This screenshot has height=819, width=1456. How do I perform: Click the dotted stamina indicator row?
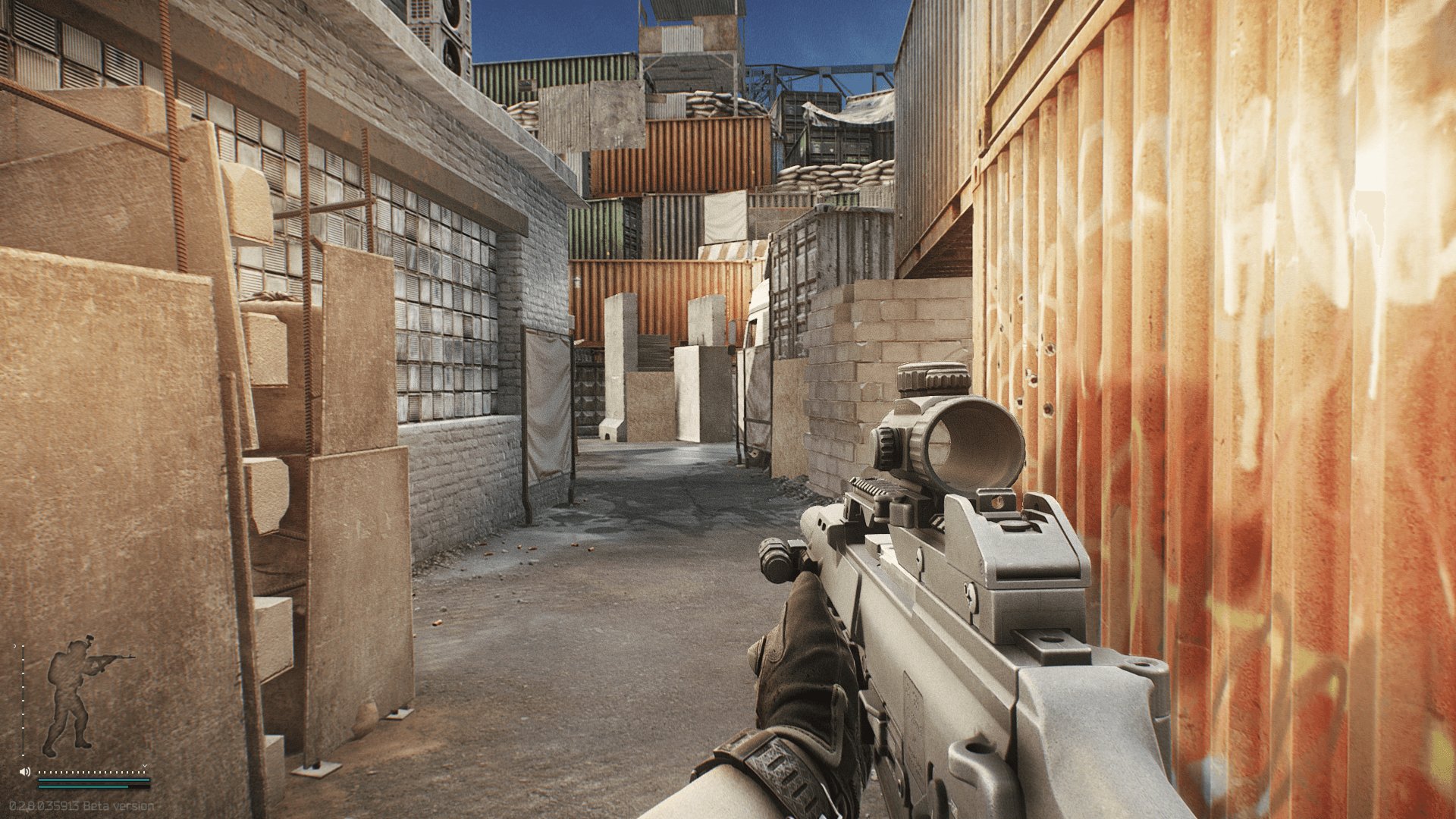coord(91,772)
